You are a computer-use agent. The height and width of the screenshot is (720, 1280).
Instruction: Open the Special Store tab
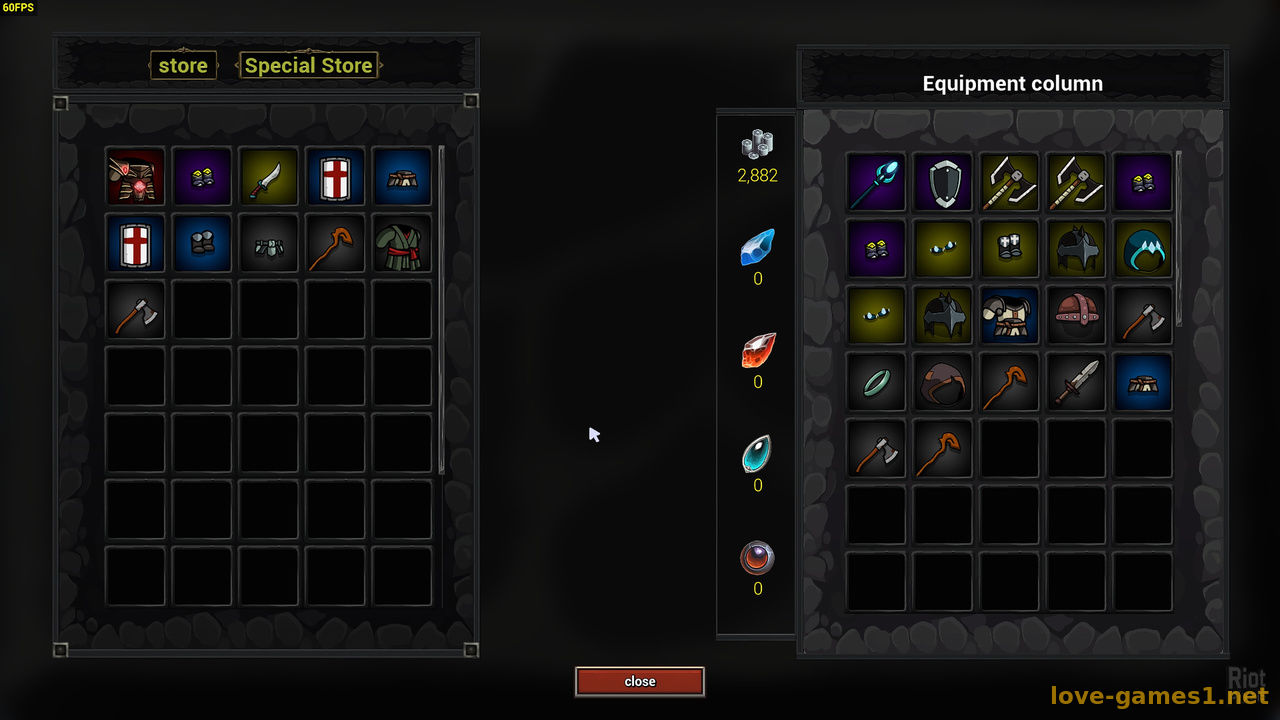pos(308,66)
